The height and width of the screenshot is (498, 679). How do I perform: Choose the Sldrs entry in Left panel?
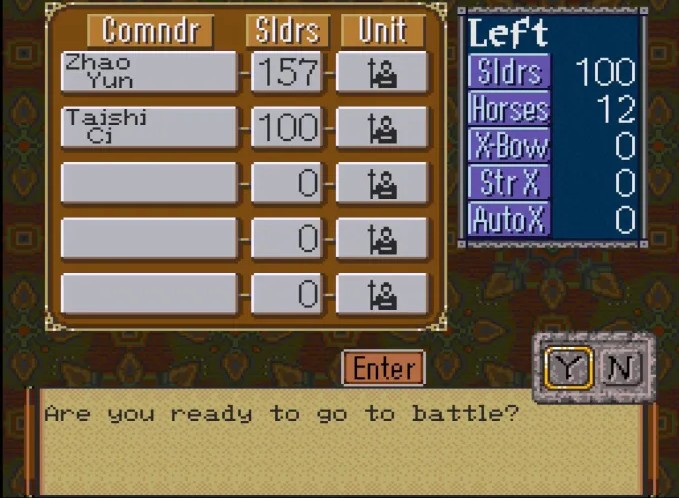click(509, 72)
